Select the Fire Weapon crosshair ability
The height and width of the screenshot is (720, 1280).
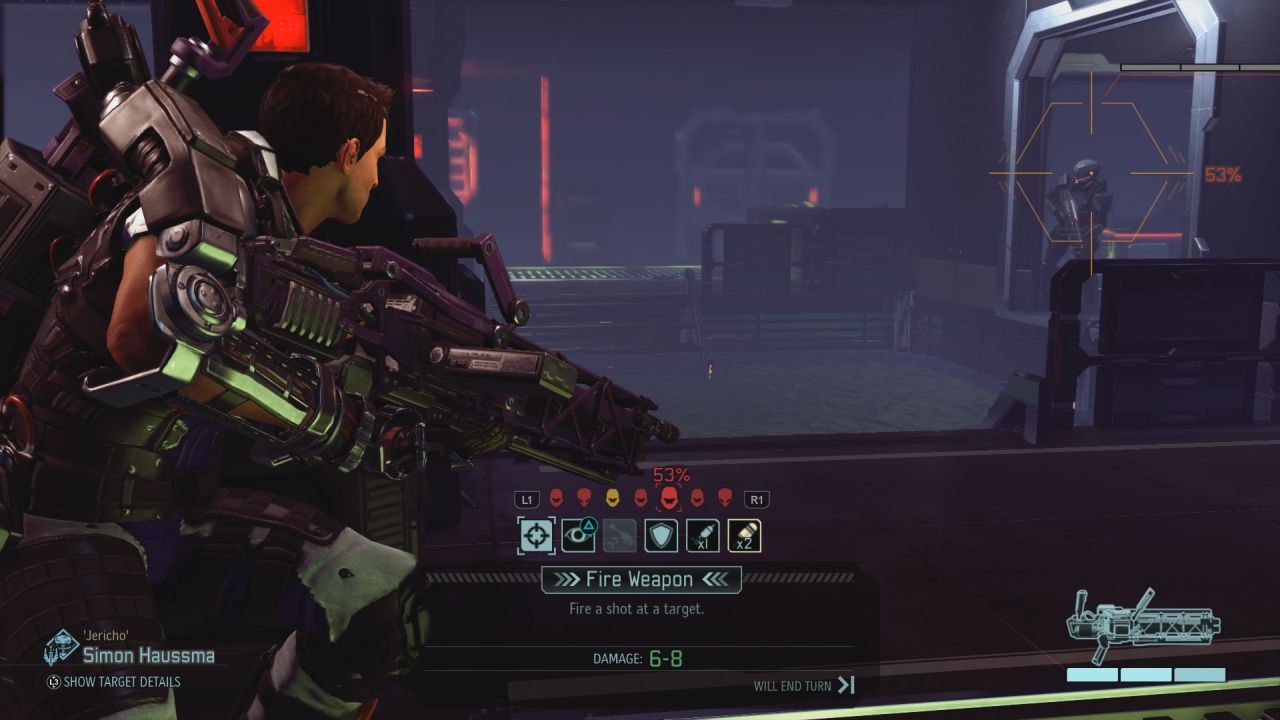(536, 535)
